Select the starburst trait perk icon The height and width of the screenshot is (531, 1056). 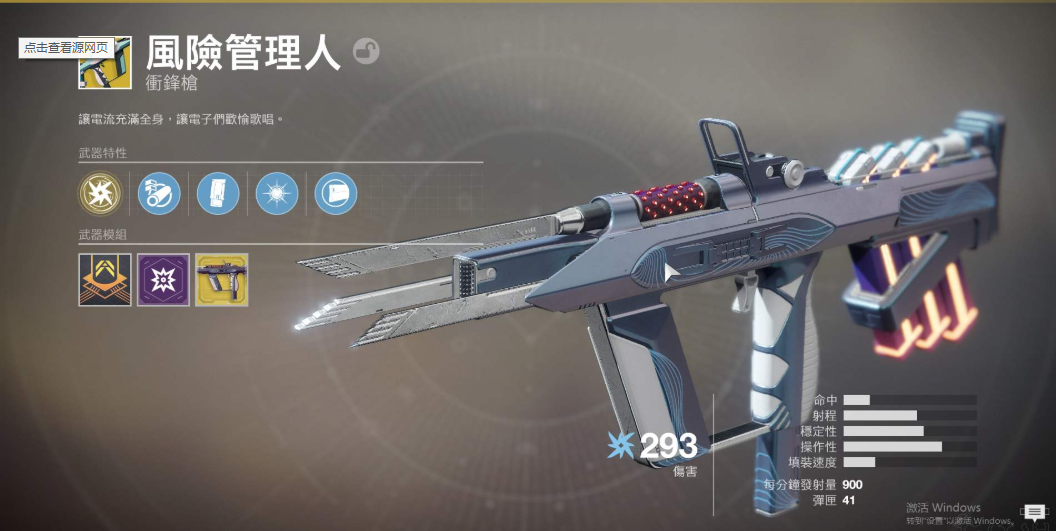point(277,193)
